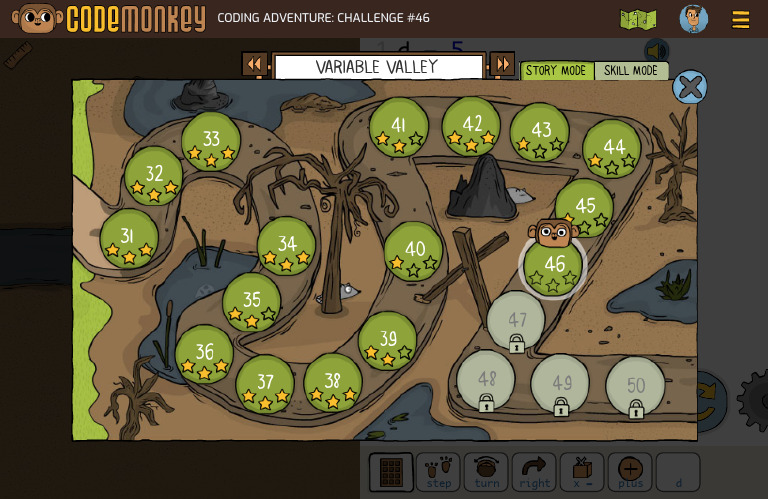Image resolution: width=768 pixels, height=499 pixels.
Task: Click the locked challenge 47 node
Action: pos(516,322)
